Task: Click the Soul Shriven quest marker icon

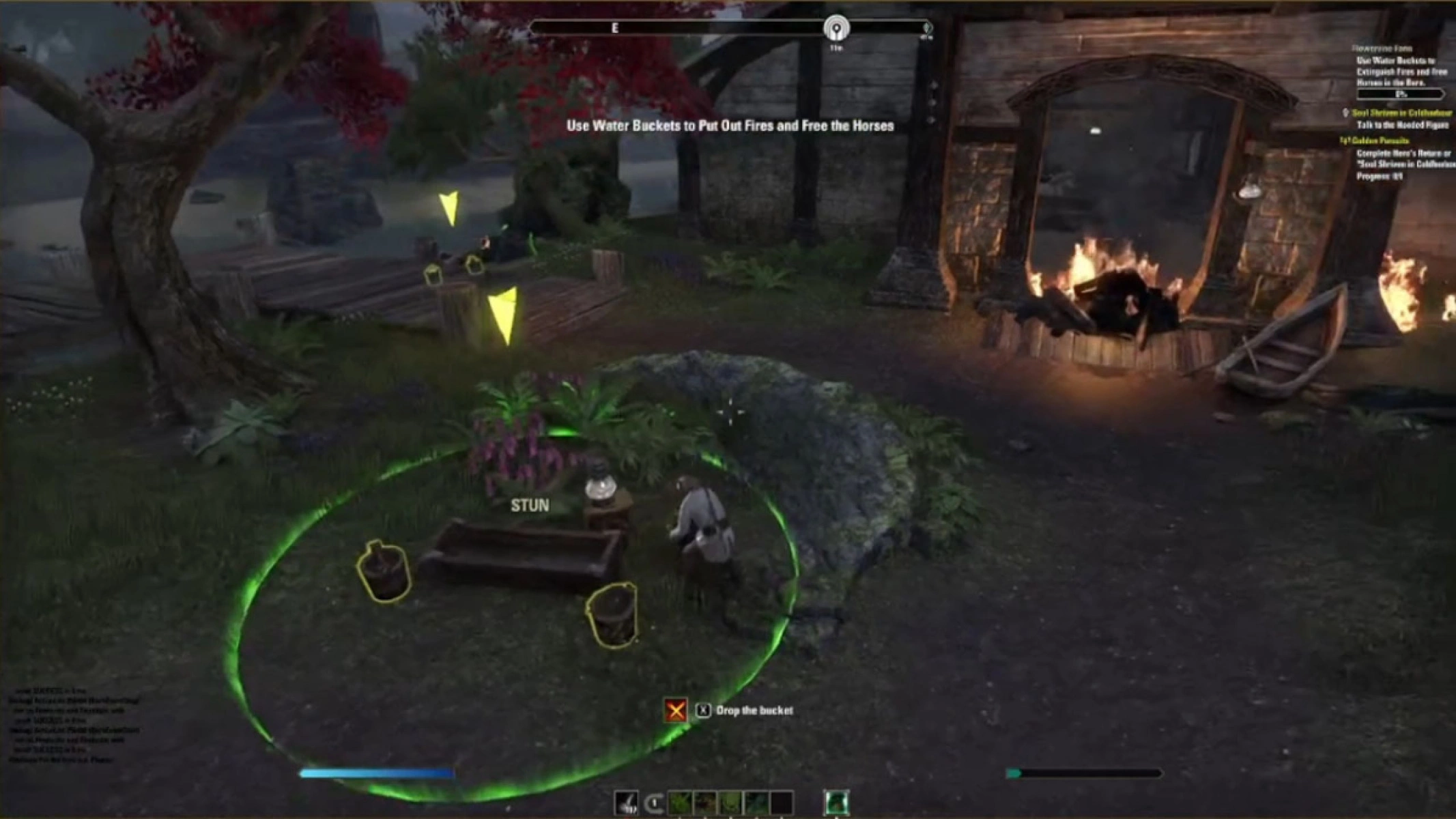Action: [x=1345, y=113]
